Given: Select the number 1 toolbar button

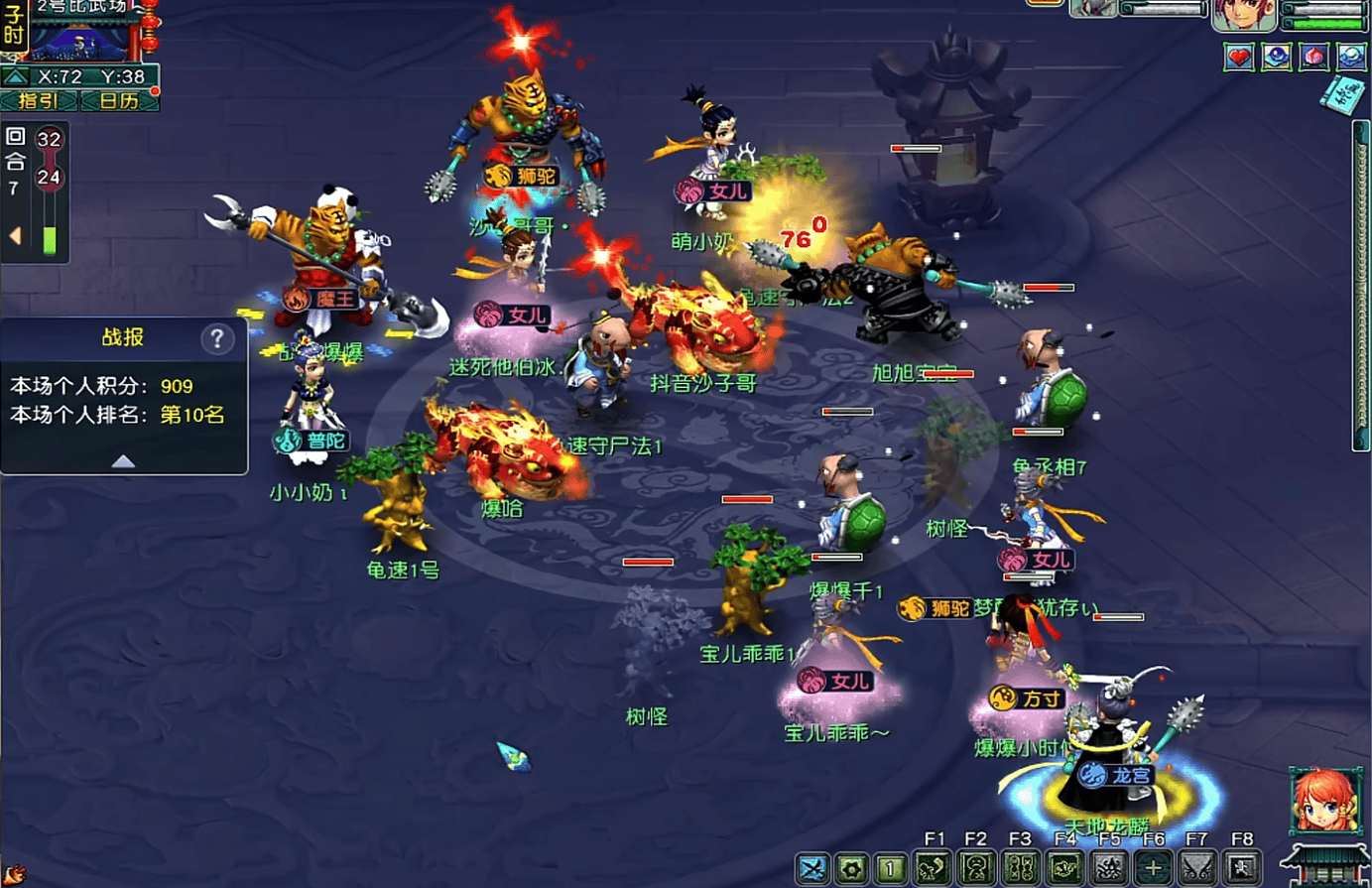Looking at the screenshot, I should pyautogui.click(x=891, y=869).
